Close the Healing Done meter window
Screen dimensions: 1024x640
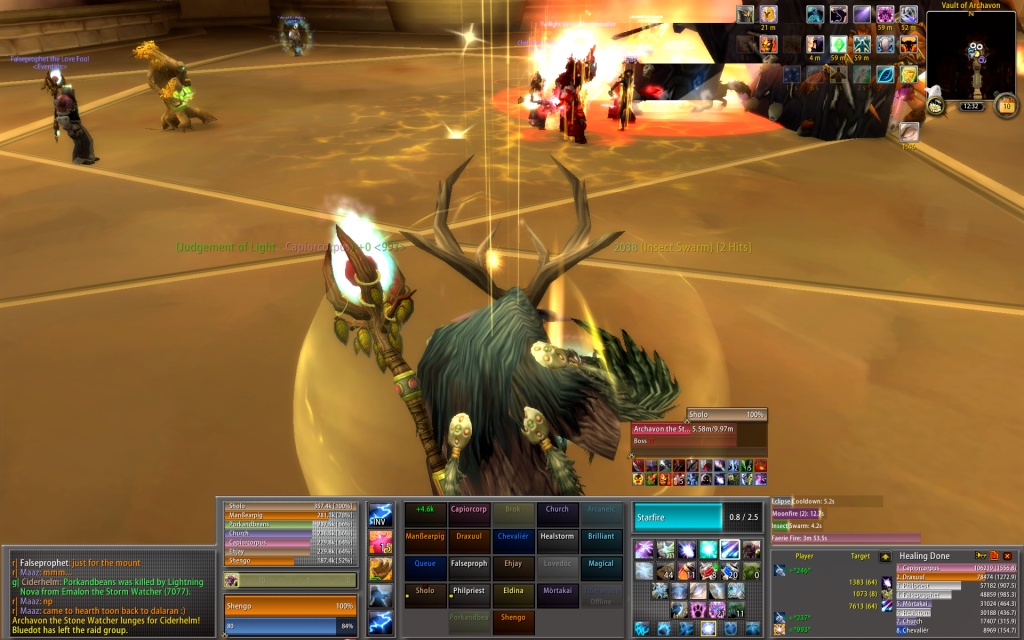(x=1007, y=556)
